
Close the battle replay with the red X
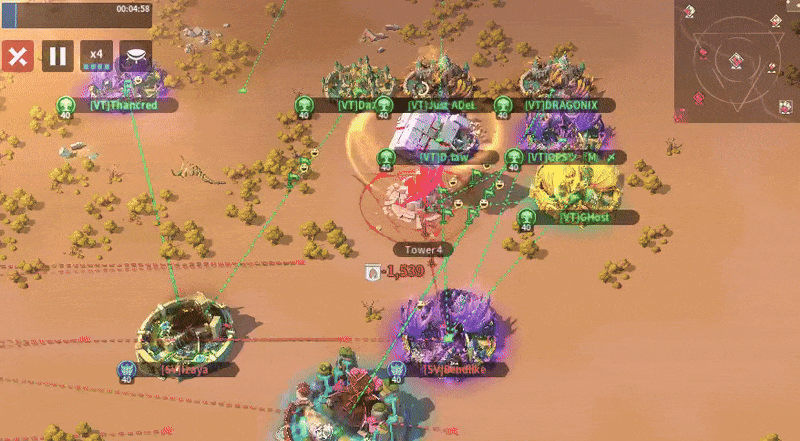[17, 56]
